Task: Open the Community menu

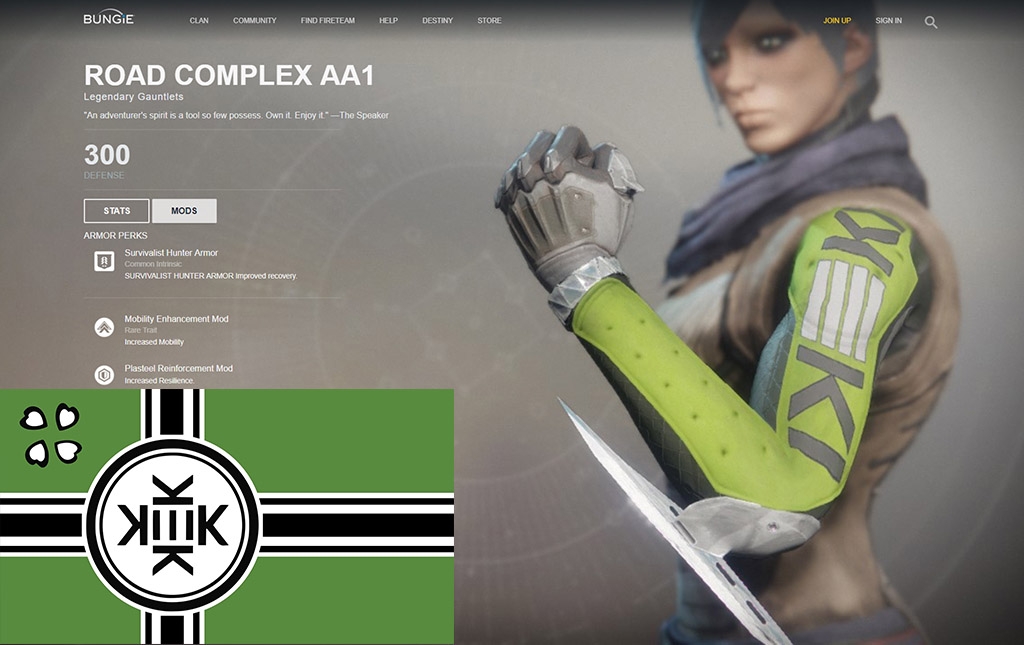Action: 254,21
